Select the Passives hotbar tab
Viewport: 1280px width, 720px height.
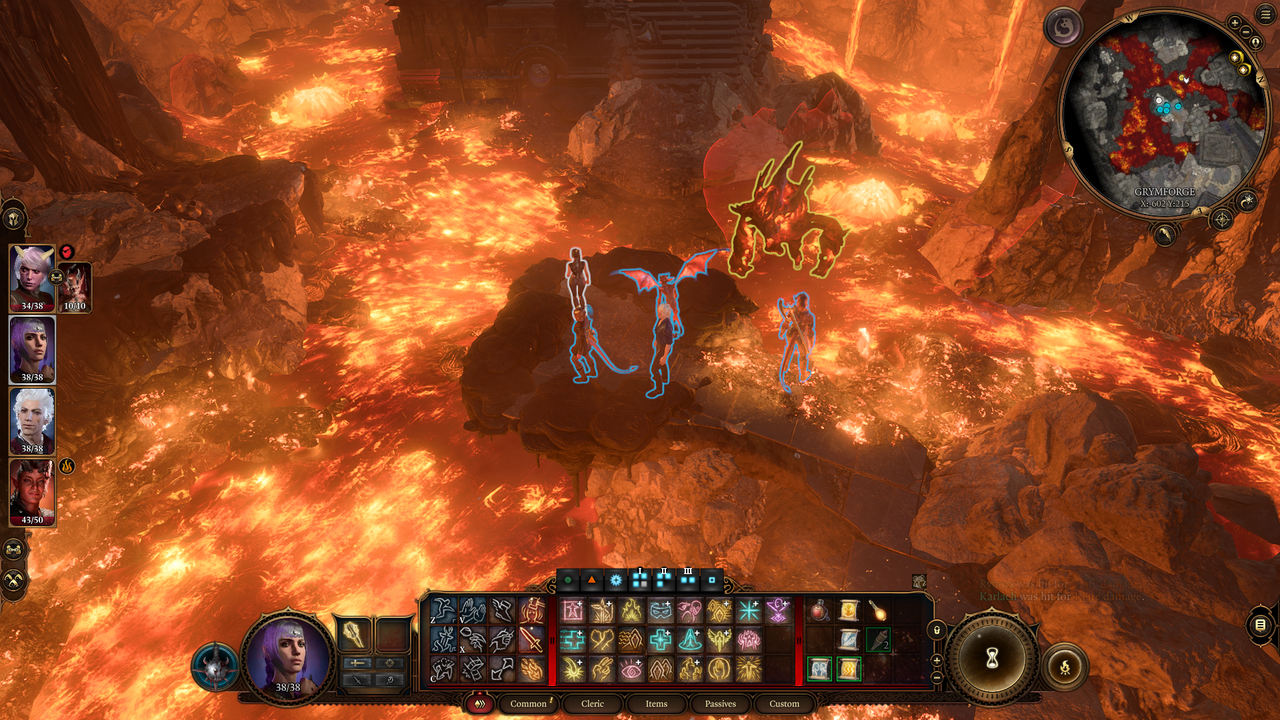[720, 704]
